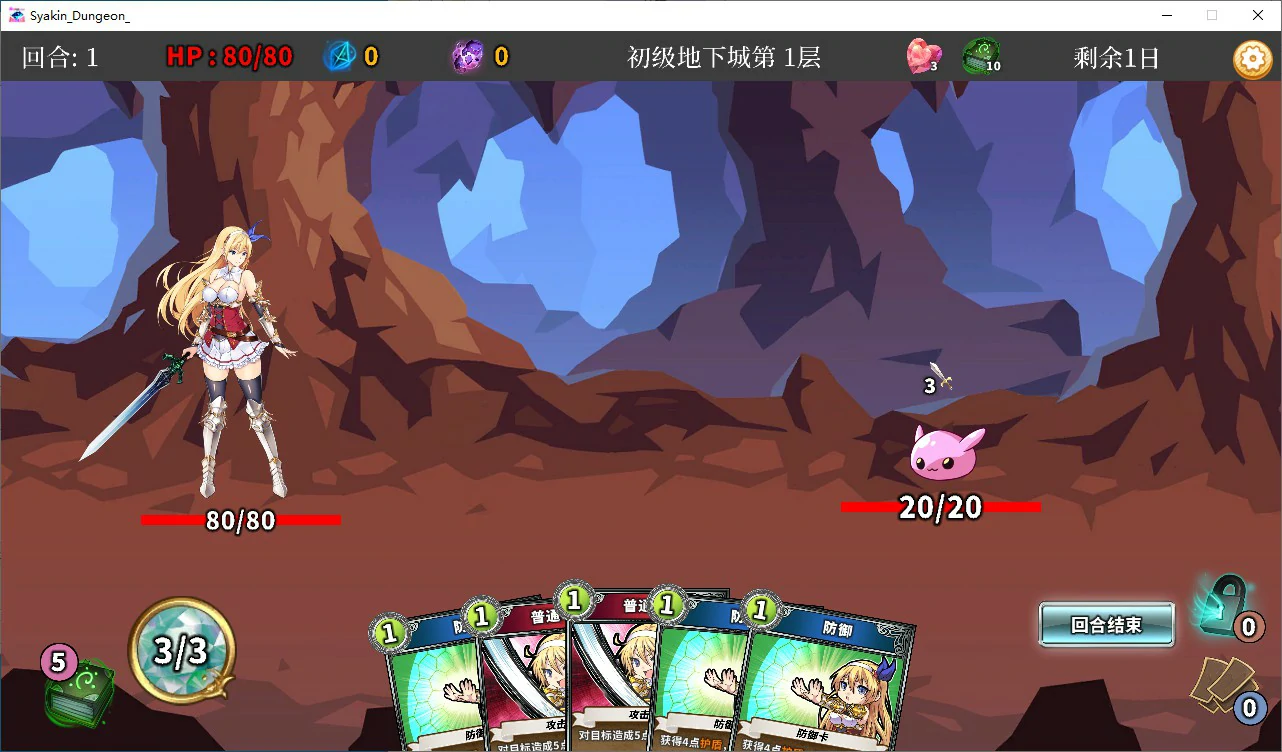View the green deck icon in top bar

point(980,57)
